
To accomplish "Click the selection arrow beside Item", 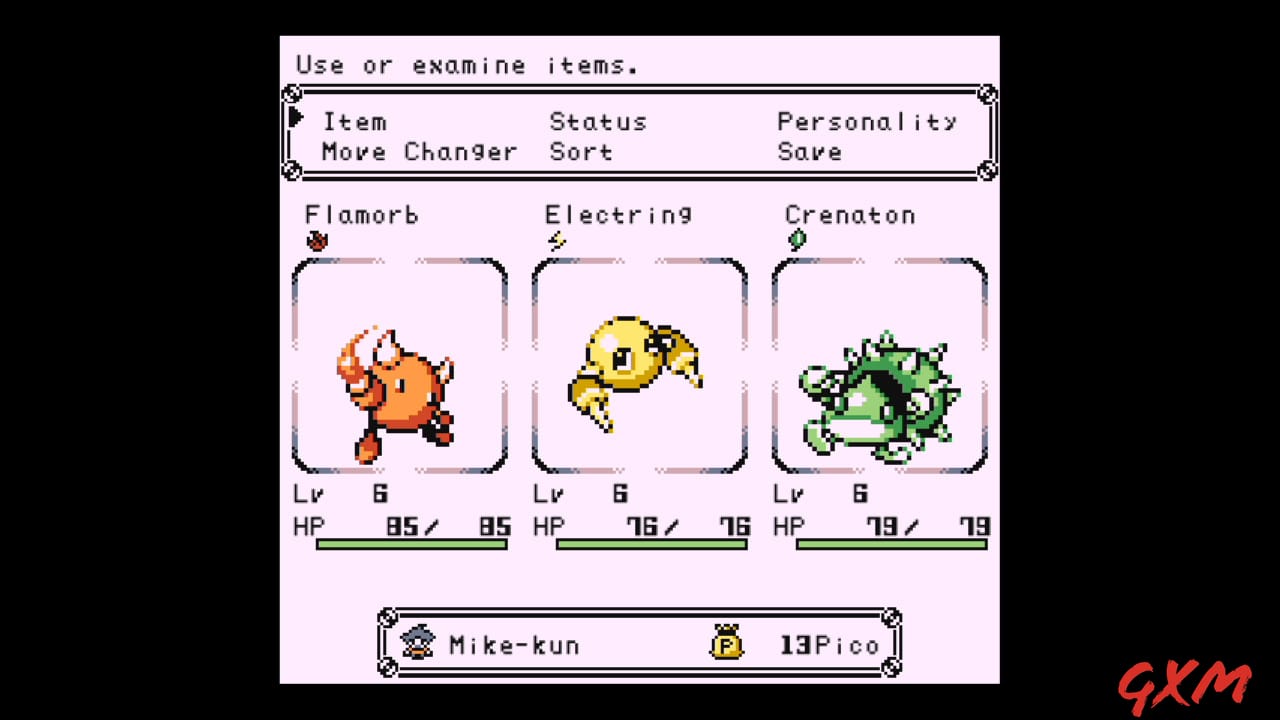I will tap(296, 118).
